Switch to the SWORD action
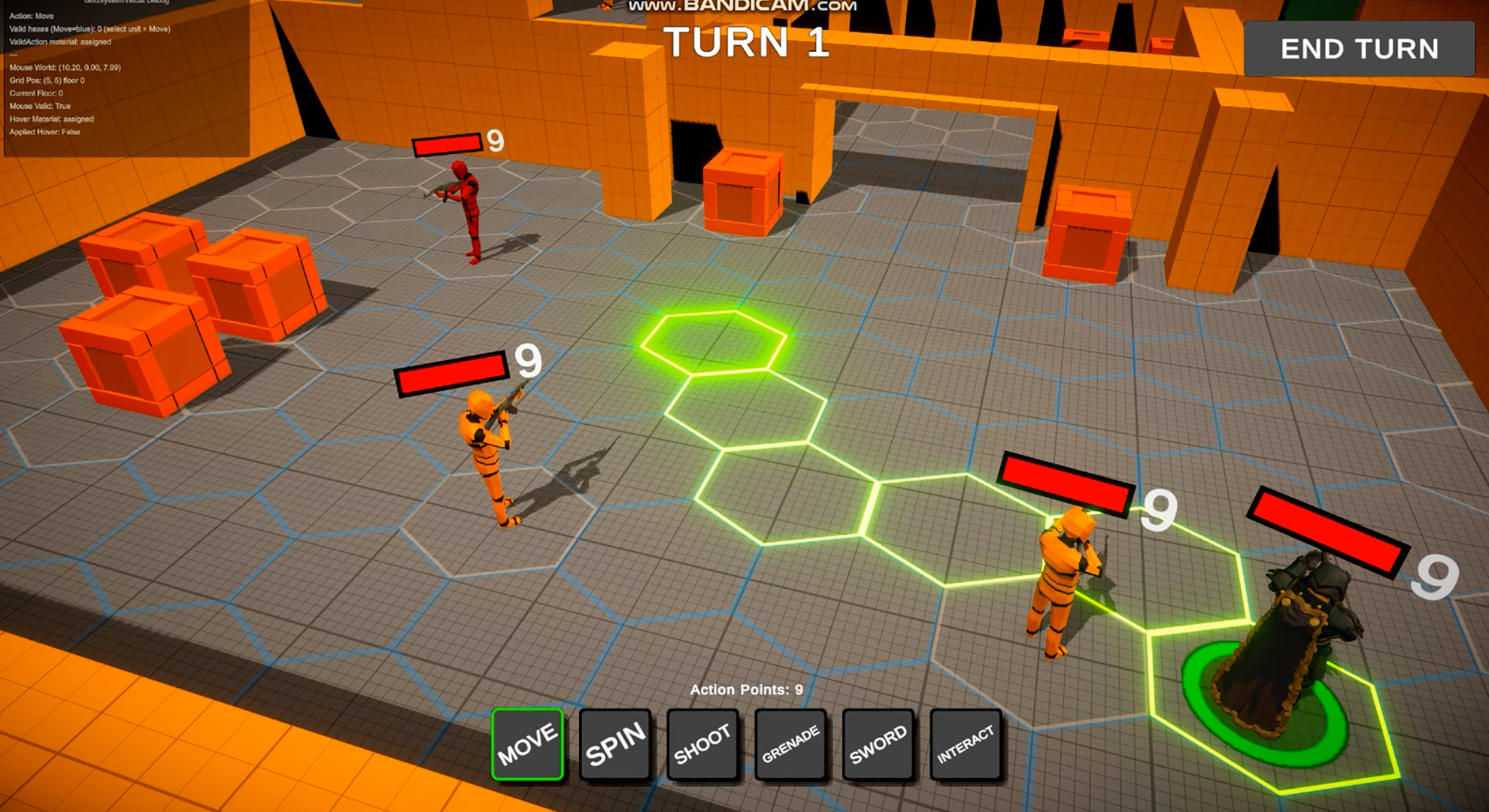1489x812 pixels. 878,744
